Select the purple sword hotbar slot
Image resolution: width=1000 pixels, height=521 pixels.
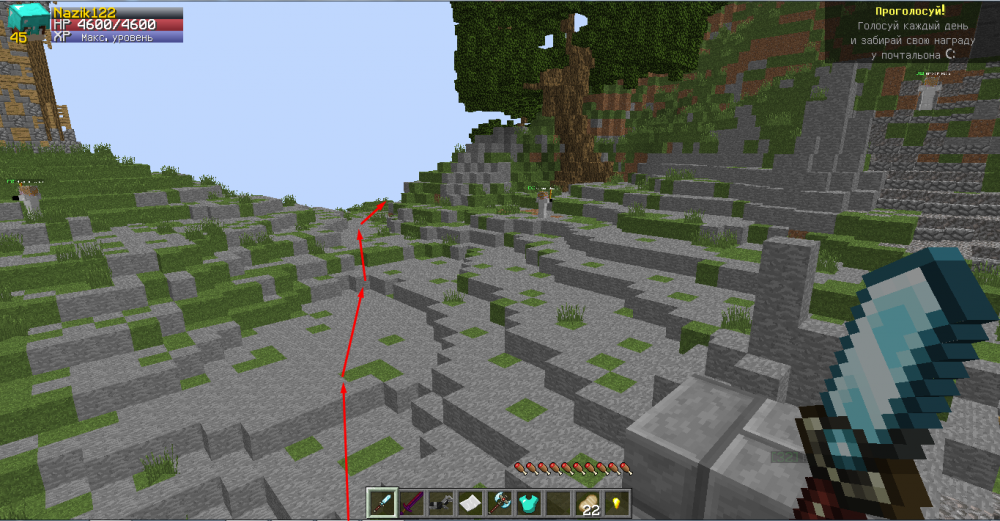(x=412, y=502)
